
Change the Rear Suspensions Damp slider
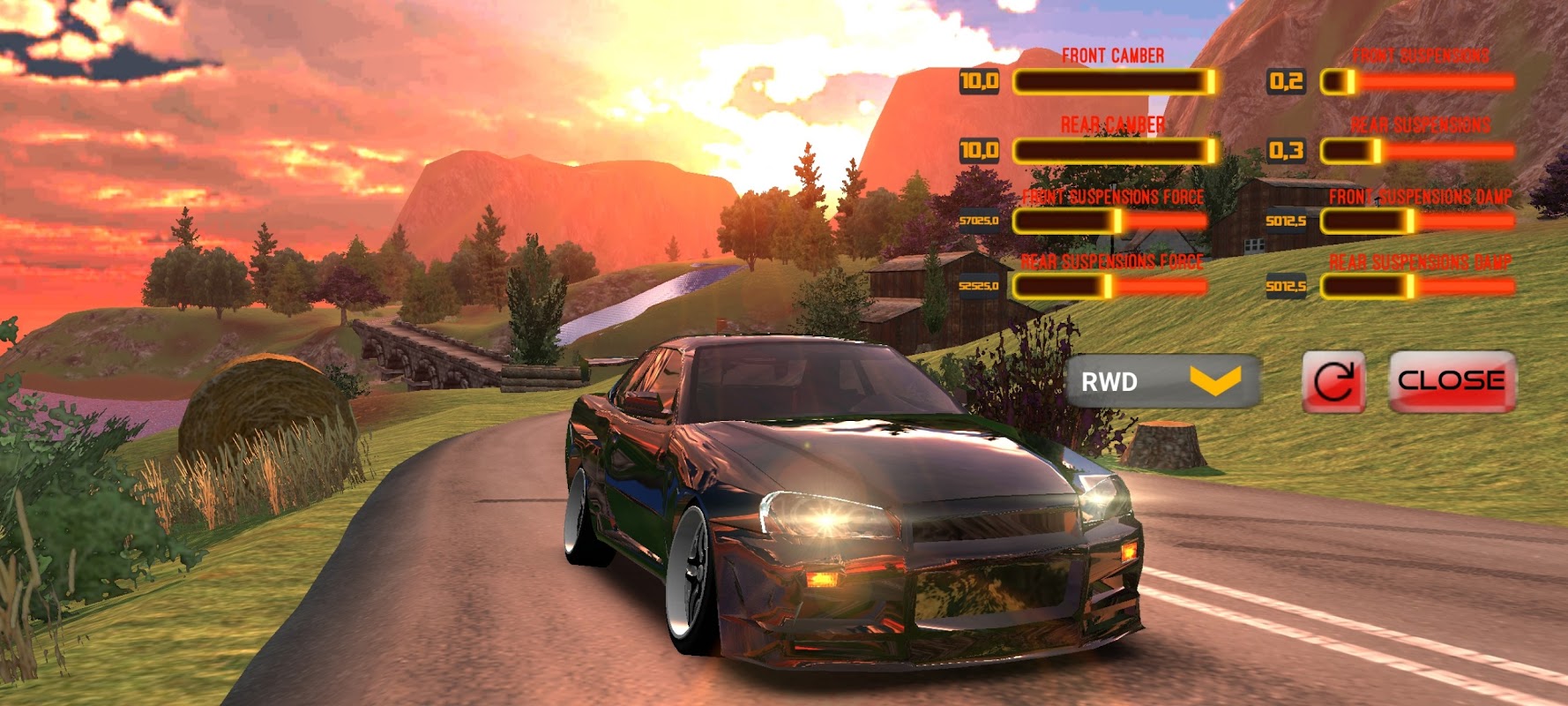(1417, 286)
